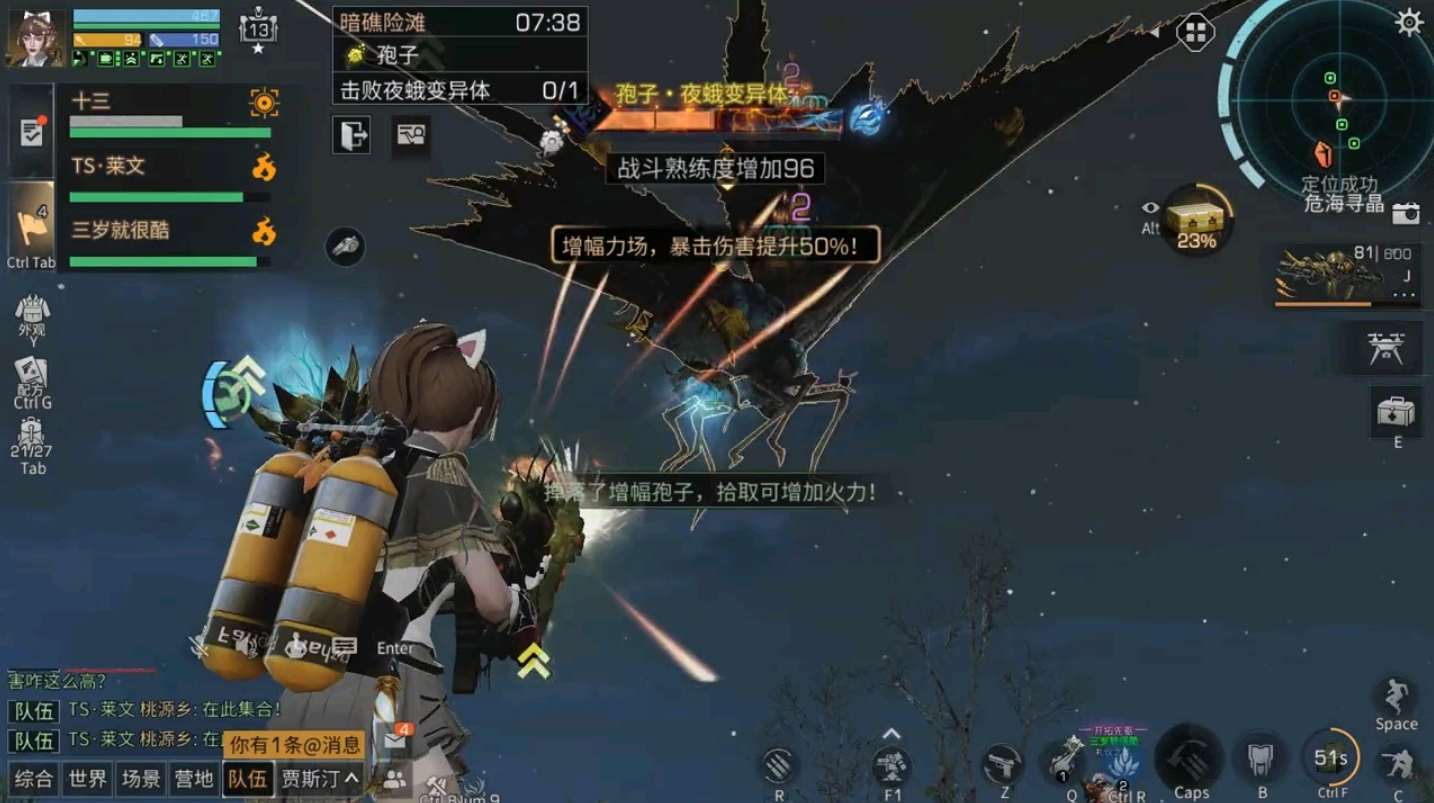Image resolution: width=1434 pixels, height=803 pixels.
Task: Open the four-square grid menu
Action: click(1195, 32)
